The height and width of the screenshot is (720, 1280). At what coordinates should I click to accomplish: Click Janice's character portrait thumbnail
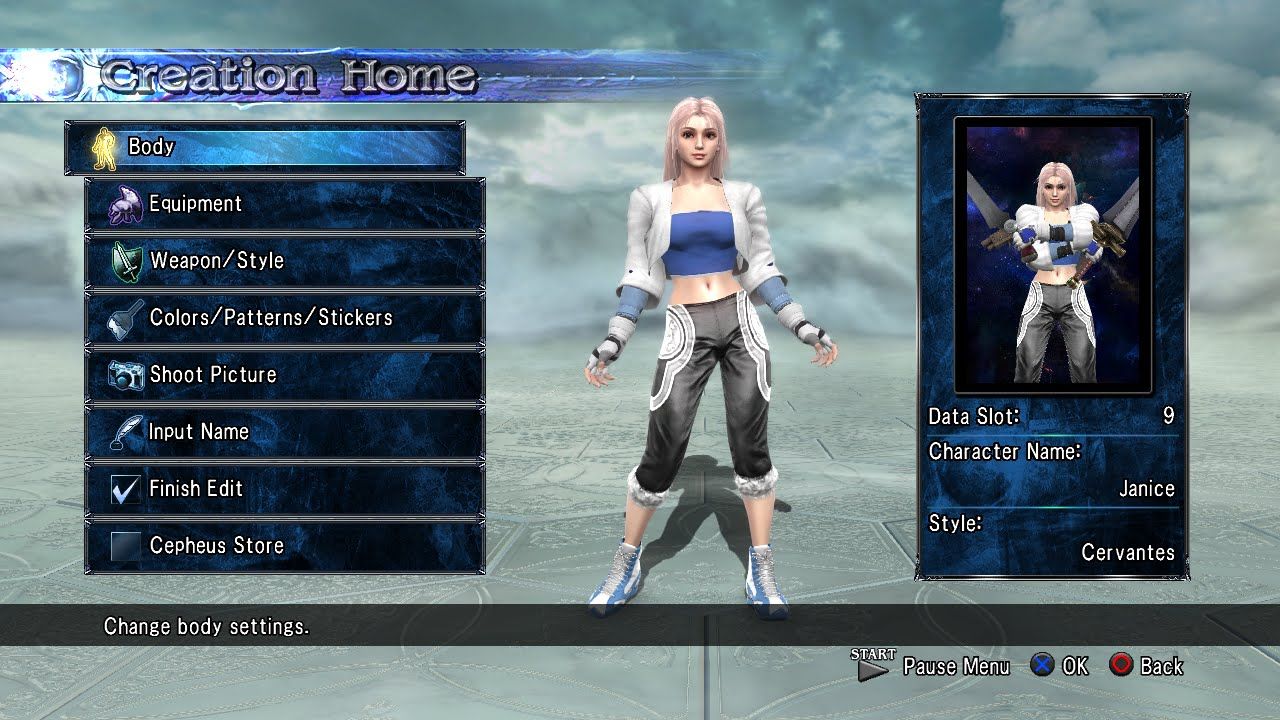tap(1052, 255)
